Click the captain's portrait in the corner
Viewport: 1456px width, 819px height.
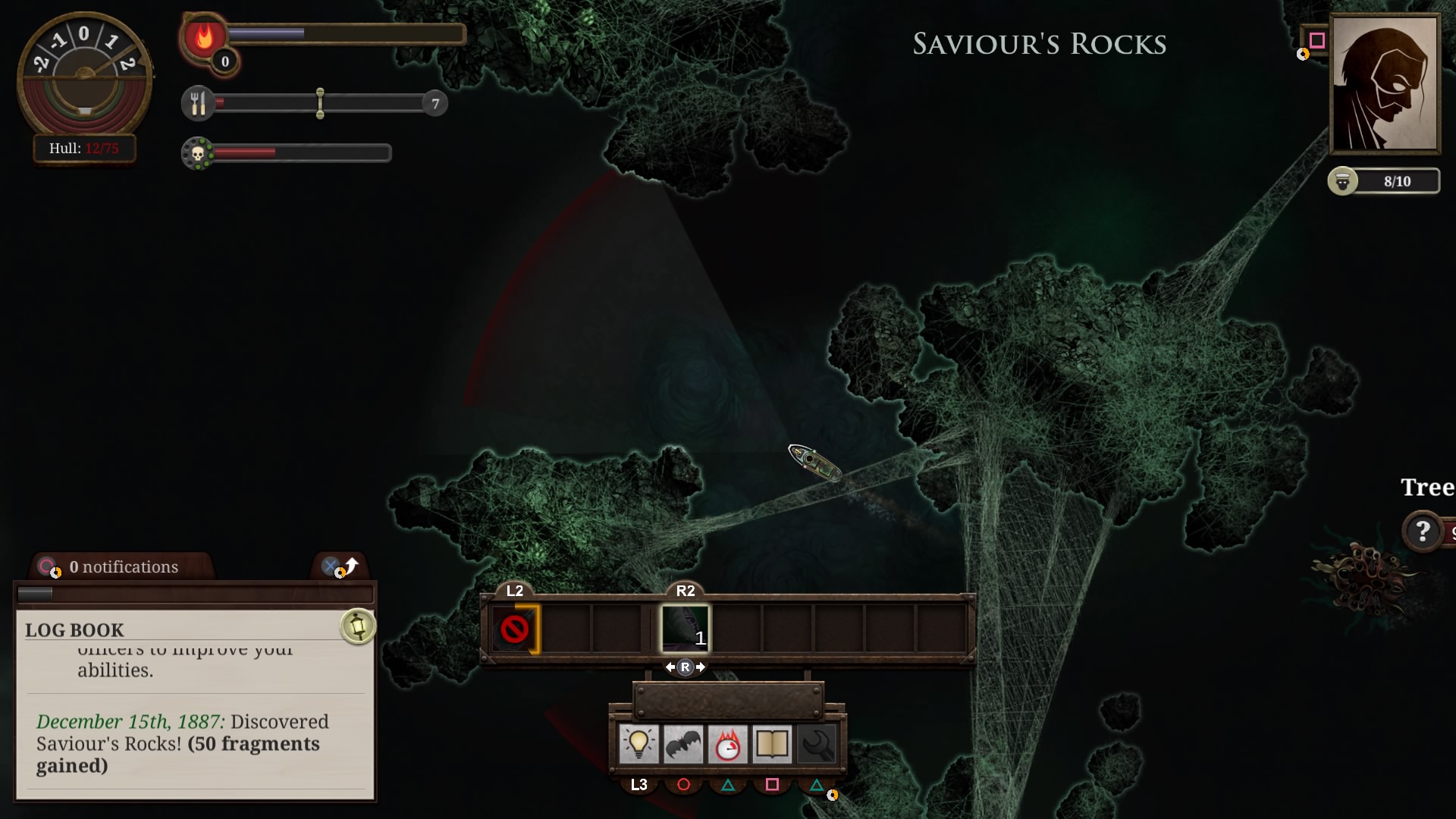point(1385,83)
